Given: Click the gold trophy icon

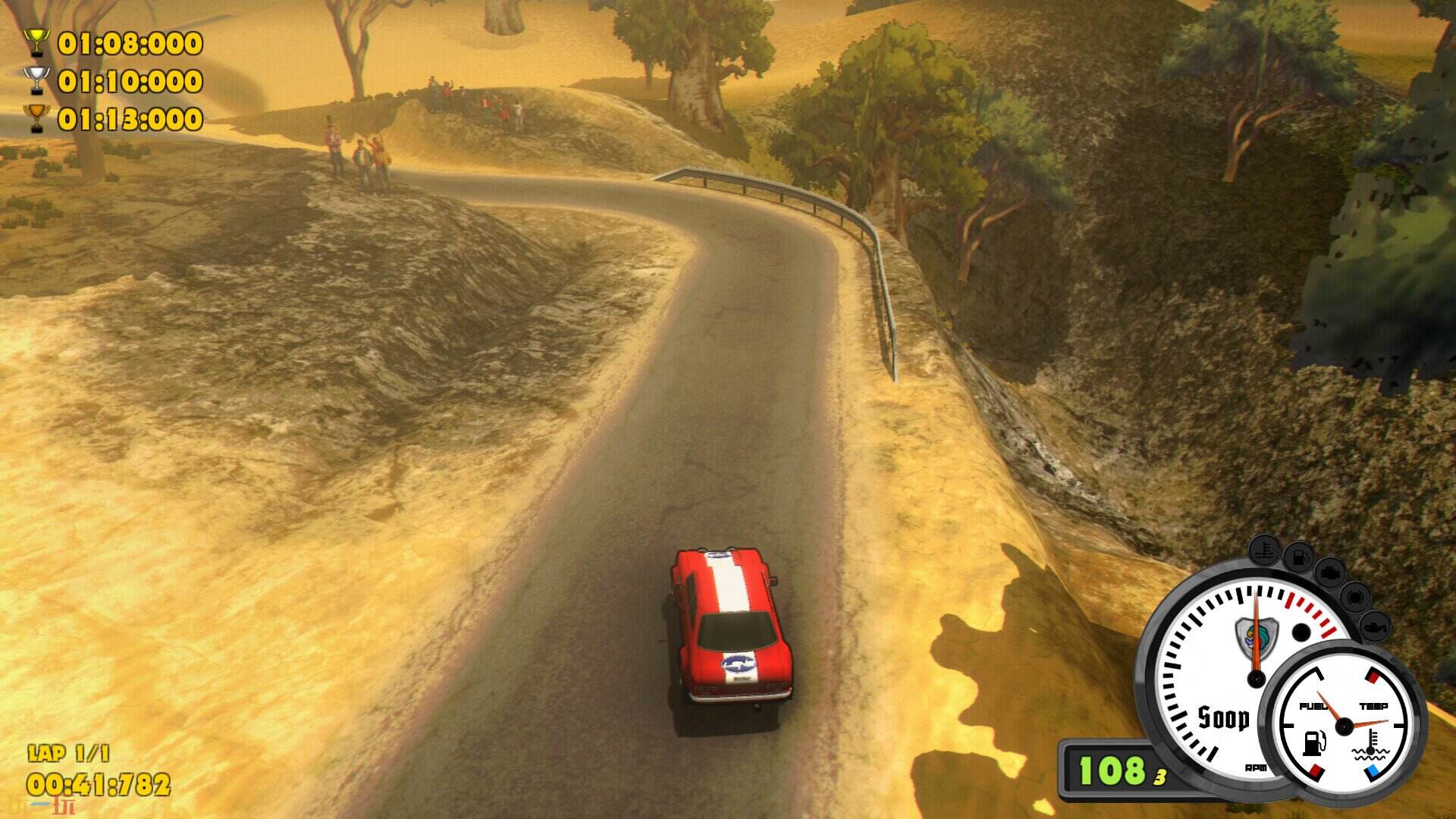Looking at the screenshot, I should tap(38, 42).
